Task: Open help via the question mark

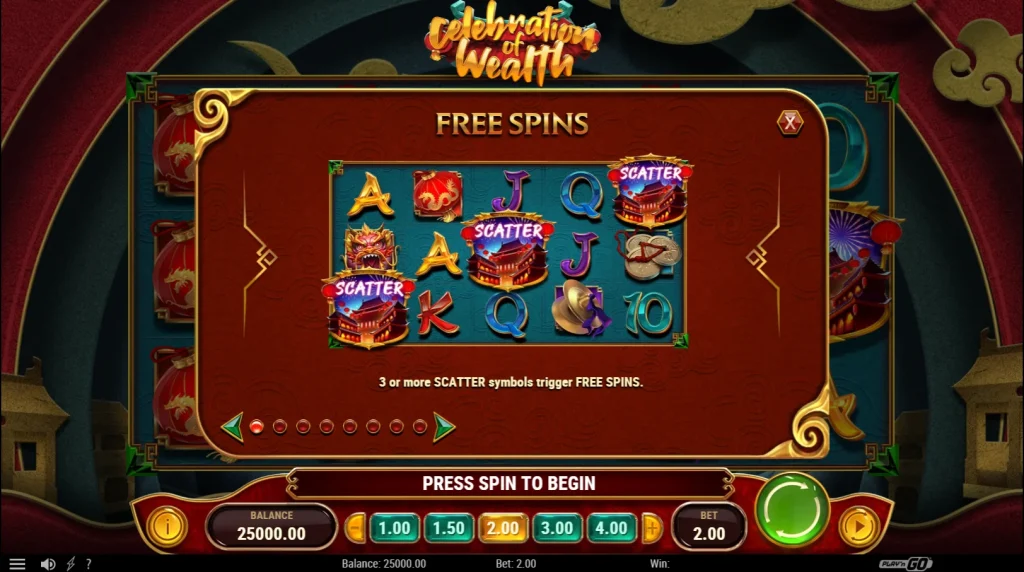Action: (88, 564)
